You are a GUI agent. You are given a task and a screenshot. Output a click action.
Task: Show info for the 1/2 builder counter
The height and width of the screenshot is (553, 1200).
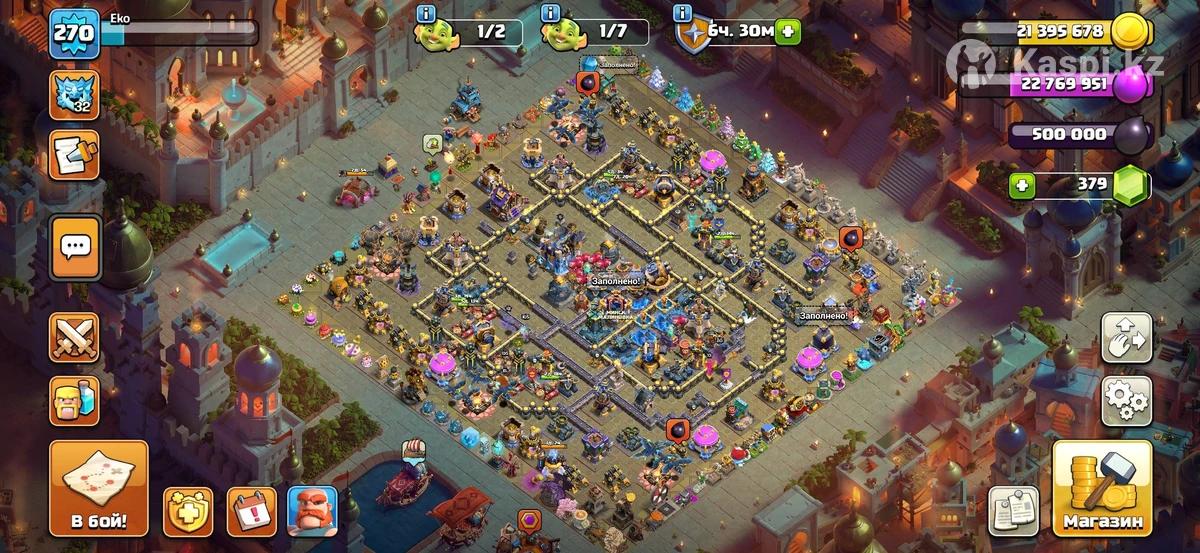(x=427, y=13)
